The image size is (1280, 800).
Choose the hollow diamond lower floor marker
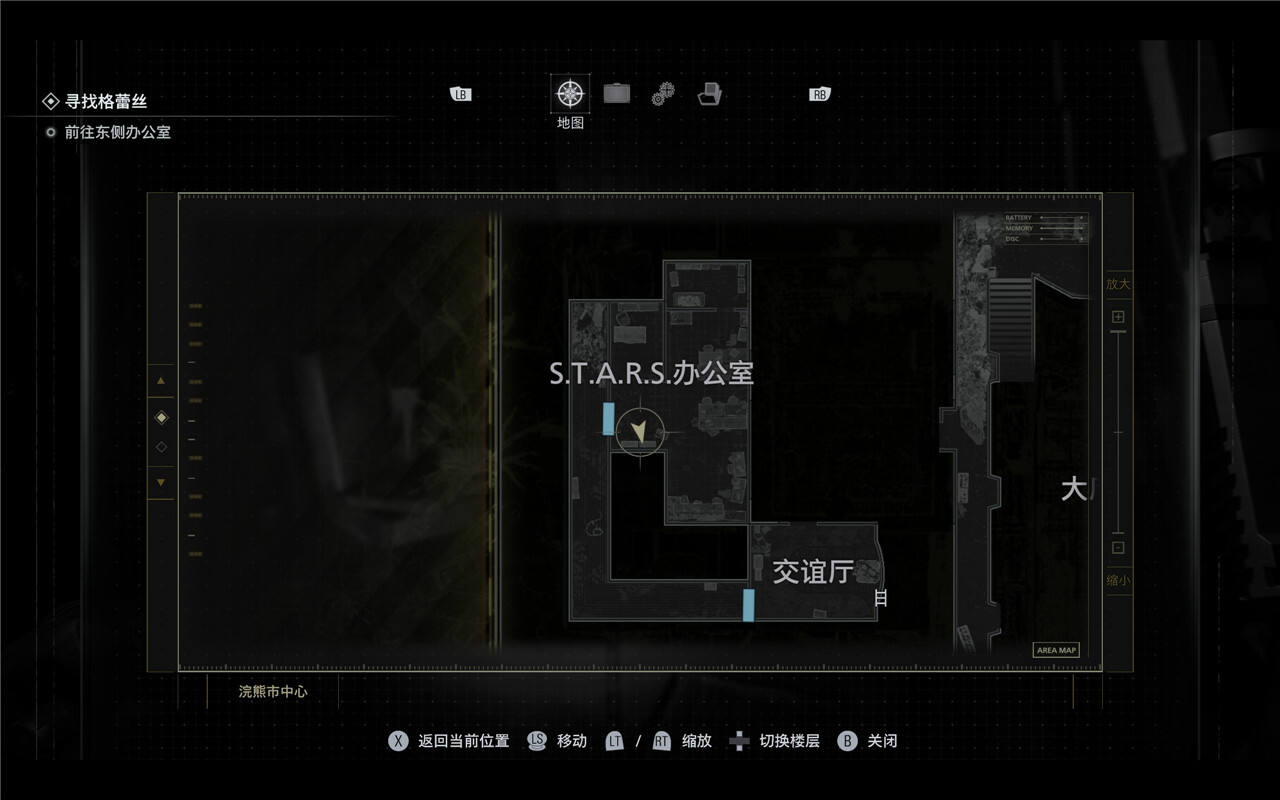(161, 447)
